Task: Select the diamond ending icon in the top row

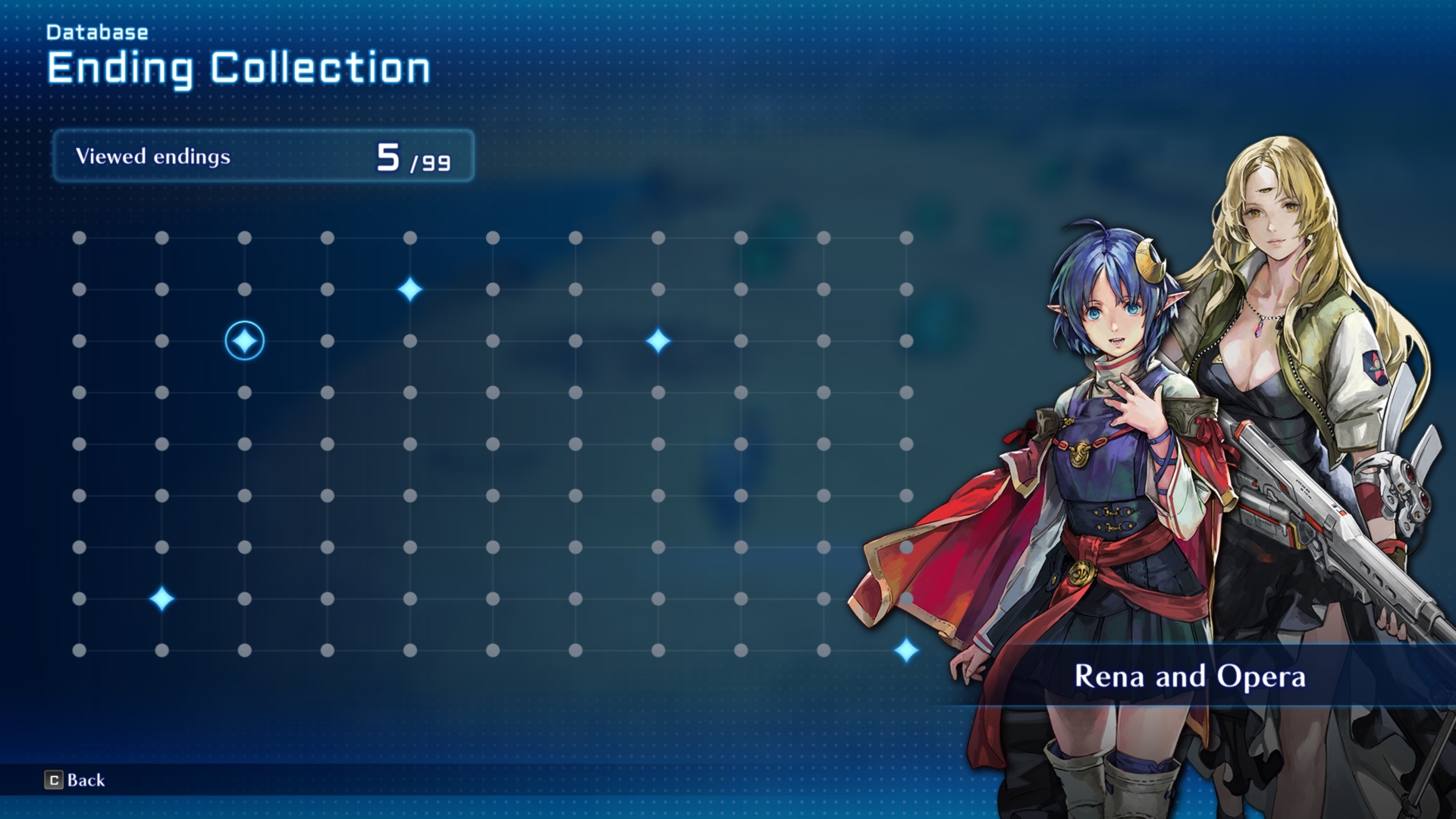Action: [409, 287]
